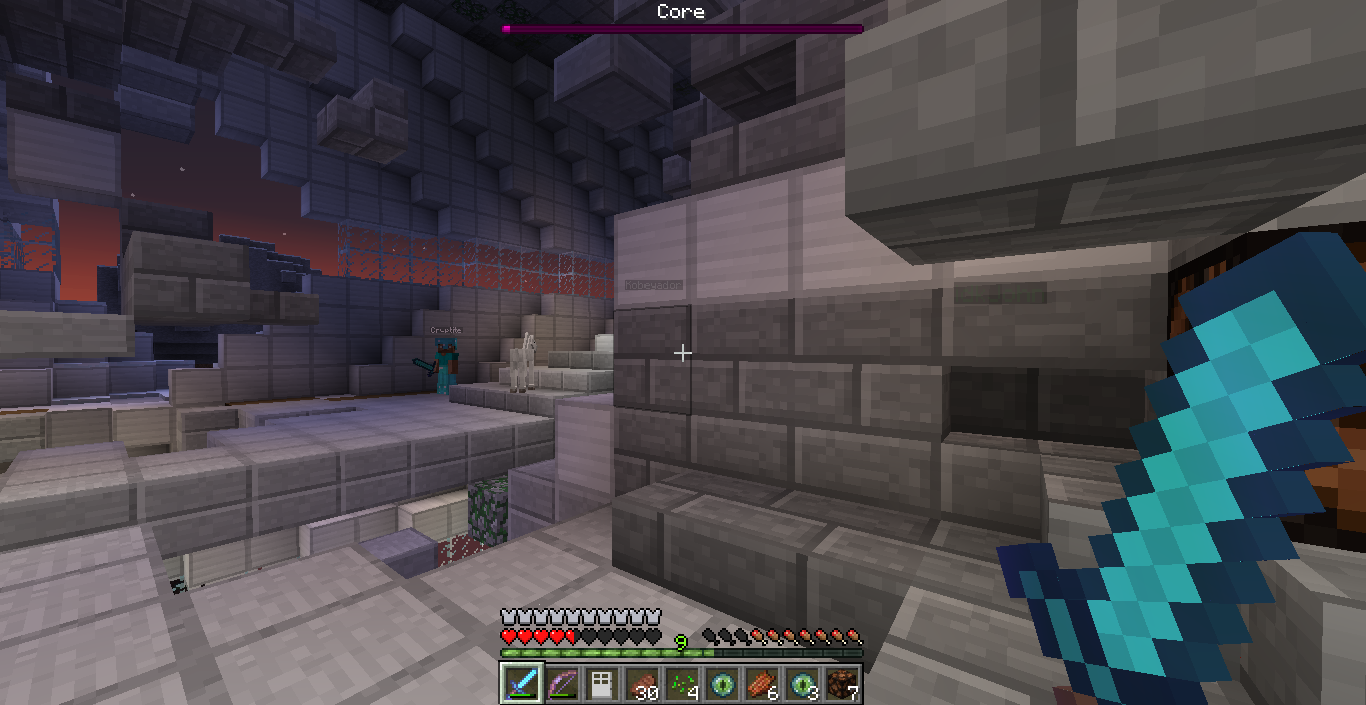Choose the orange food stack of 6

point(762,683)
